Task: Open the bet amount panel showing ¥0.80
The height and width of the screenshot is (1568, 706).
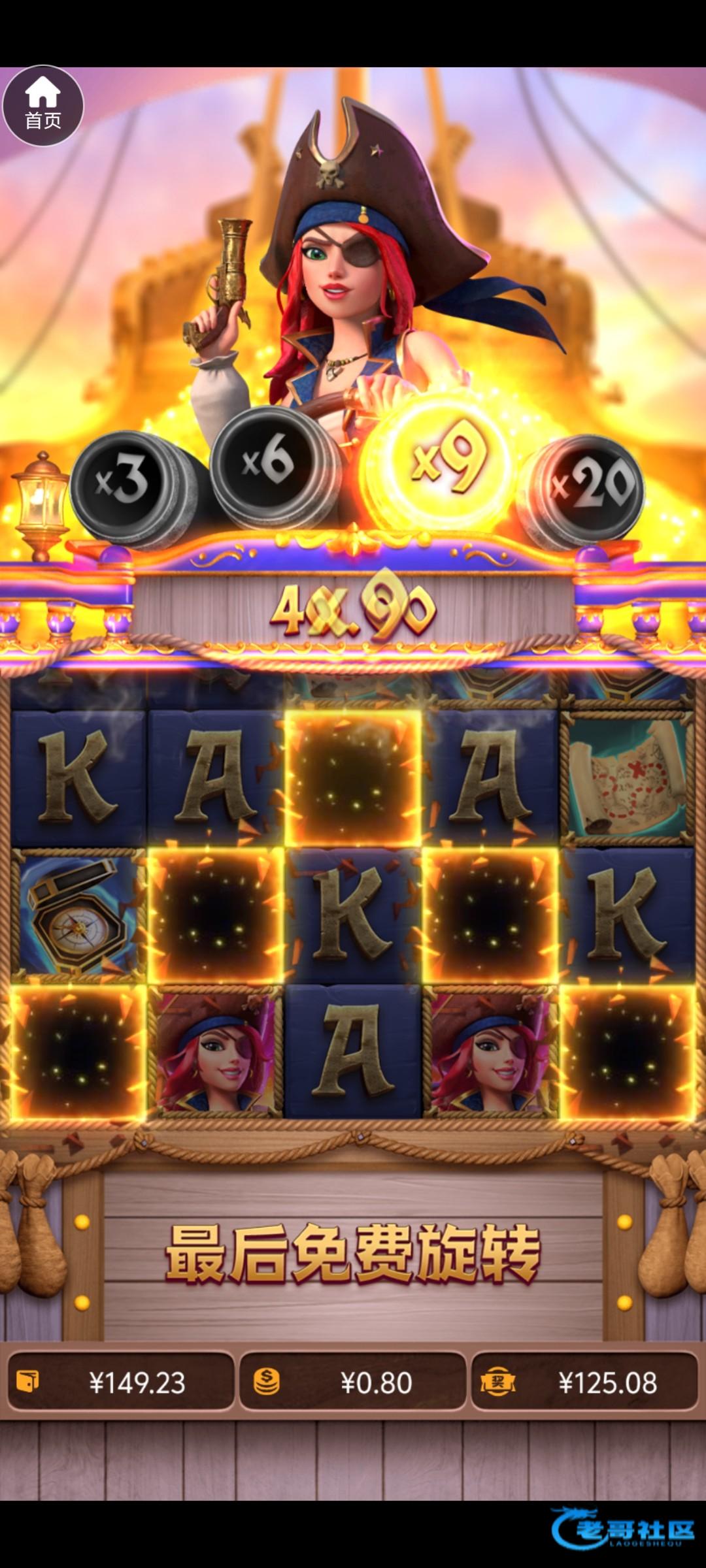Action: [353, 1382]
